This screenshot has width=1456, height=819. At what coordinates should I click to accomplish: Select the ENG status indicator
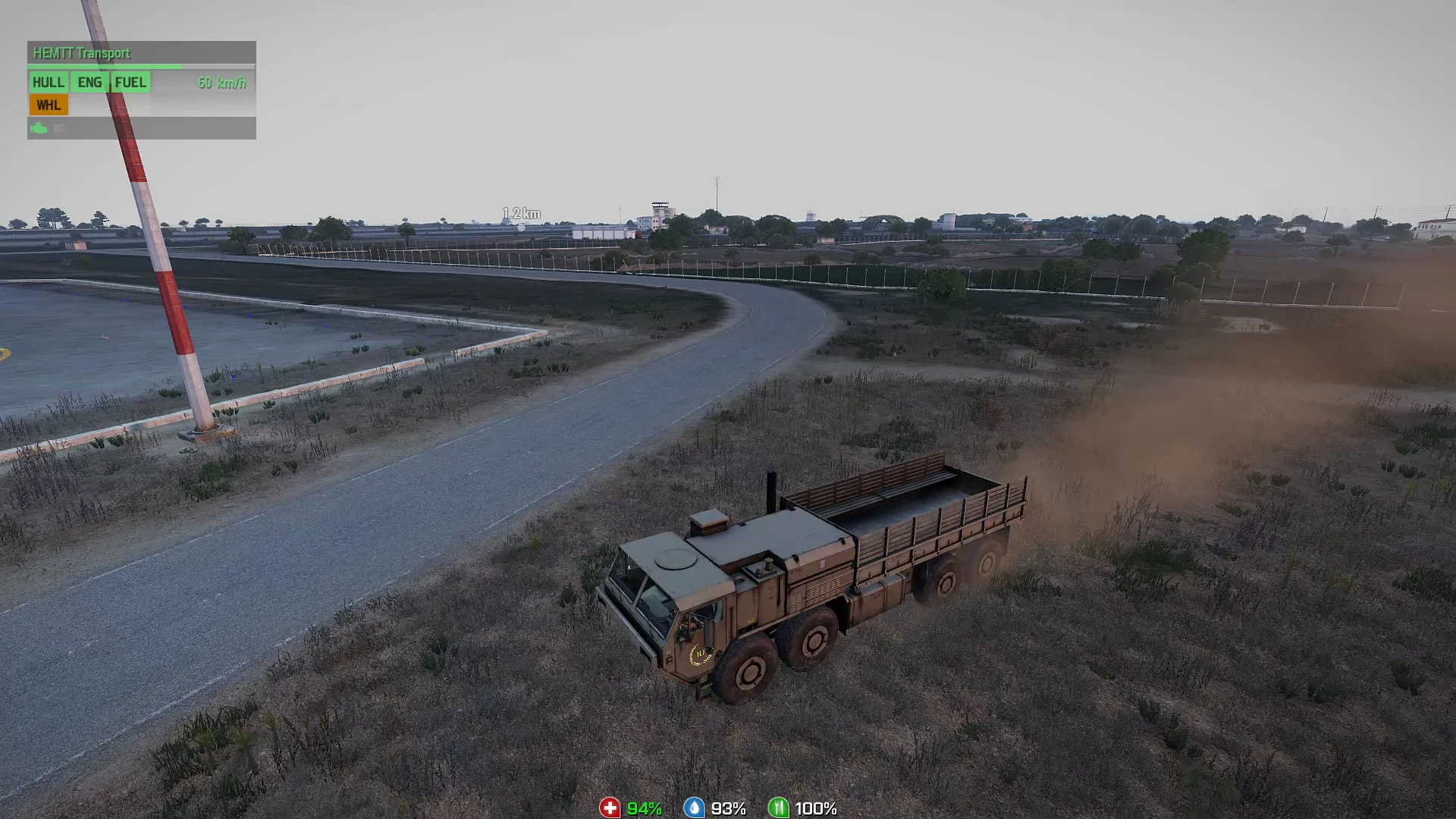click(89, 83)
